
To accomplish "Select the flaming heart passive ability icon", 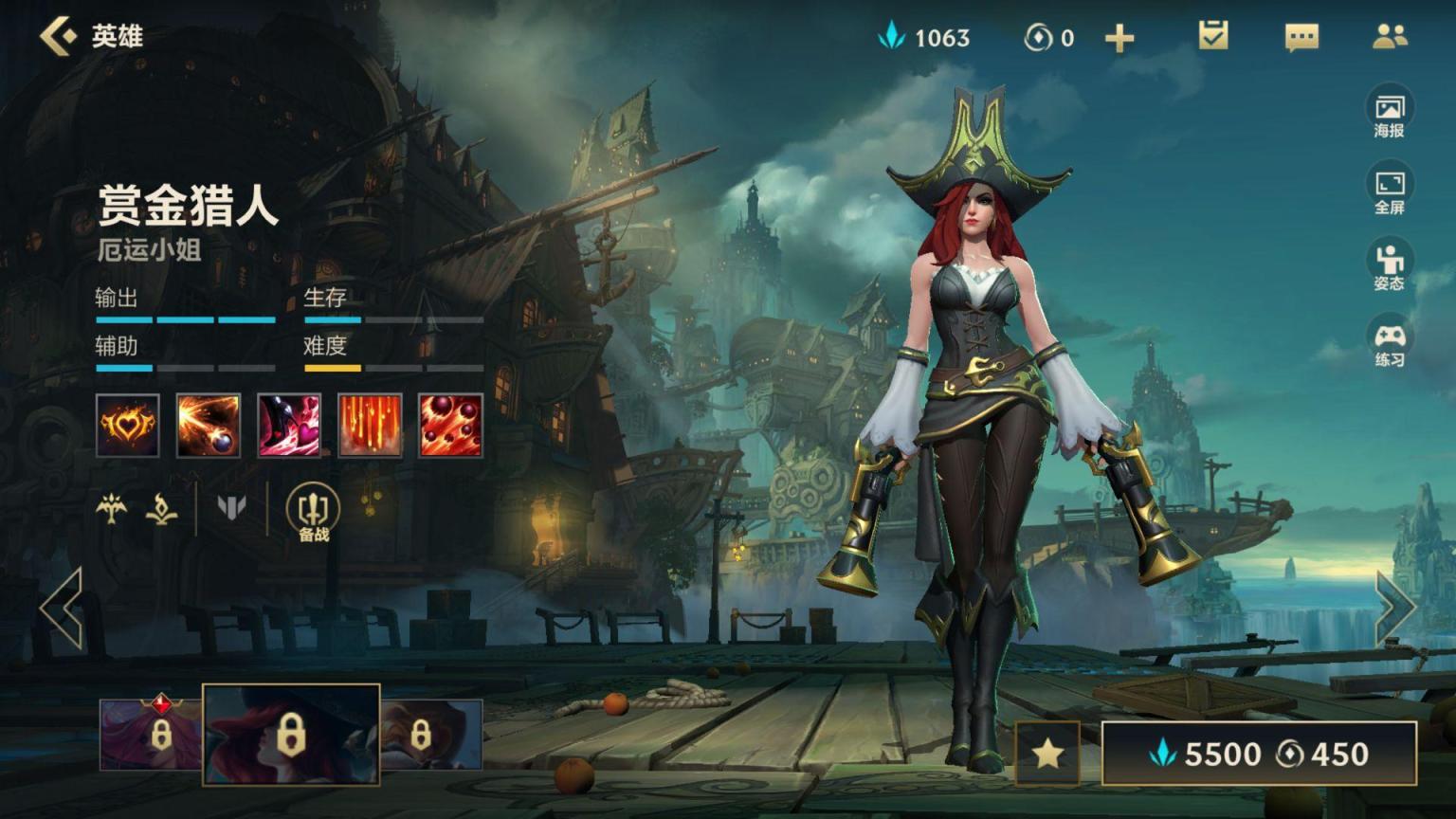I will point(128,426).
